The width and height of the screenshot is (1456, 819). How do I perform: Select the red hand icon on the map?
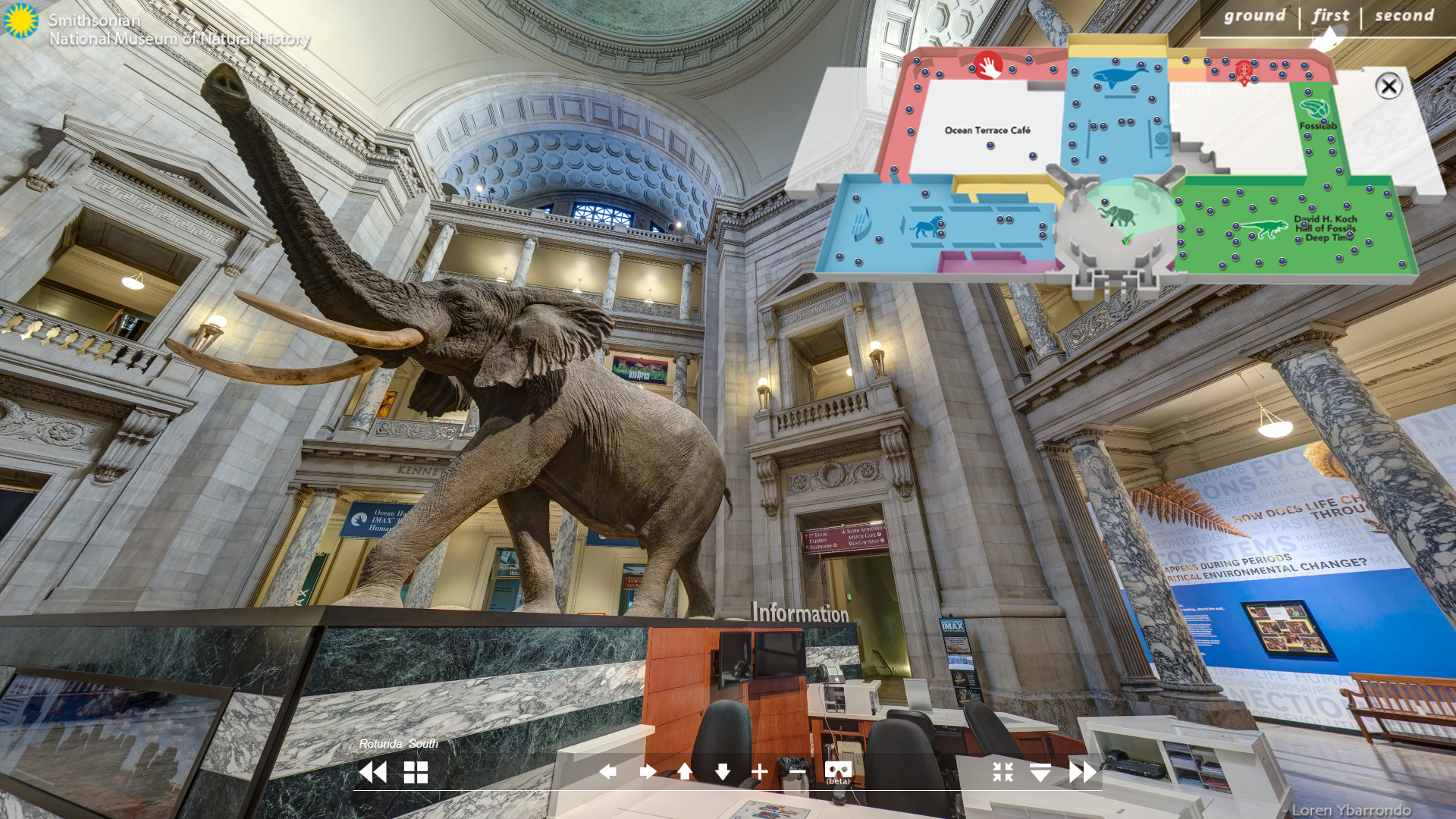(x=988, y=66)
